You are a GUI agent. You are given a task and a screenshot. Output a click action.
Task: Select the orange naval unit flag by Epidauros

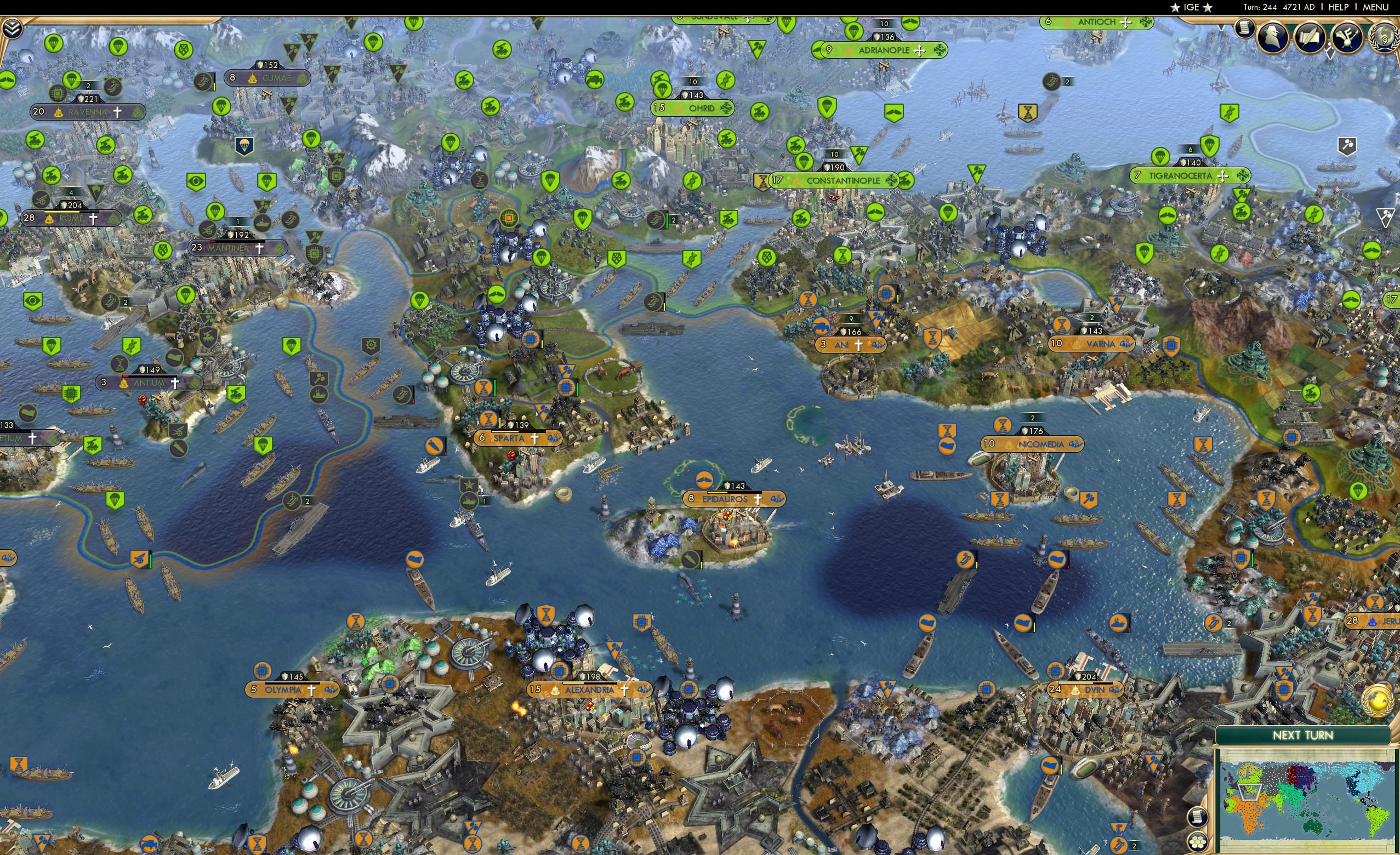coord(704,480)
